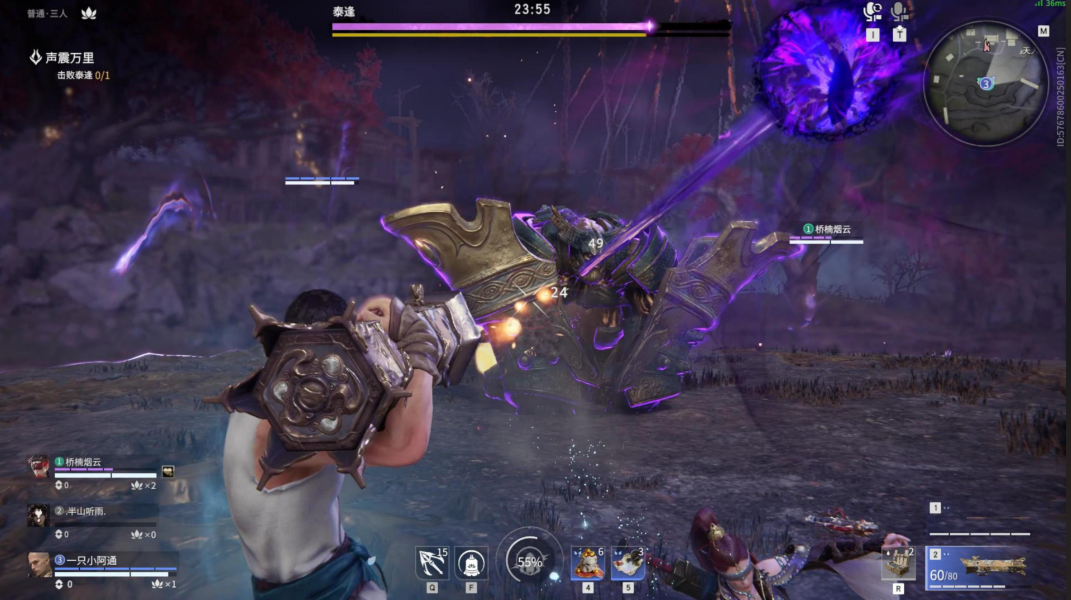Activate the bell-shaped ability icon
The width and height of the screenshot is (1071, 600).
(471, 563)
